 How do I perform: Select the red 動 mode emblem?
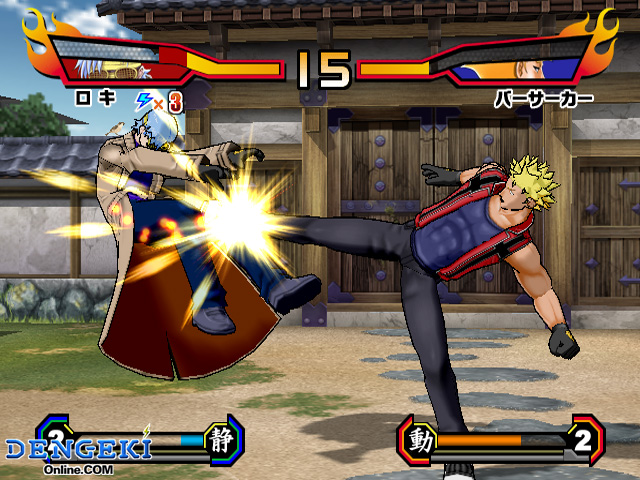tap(421, 440)
